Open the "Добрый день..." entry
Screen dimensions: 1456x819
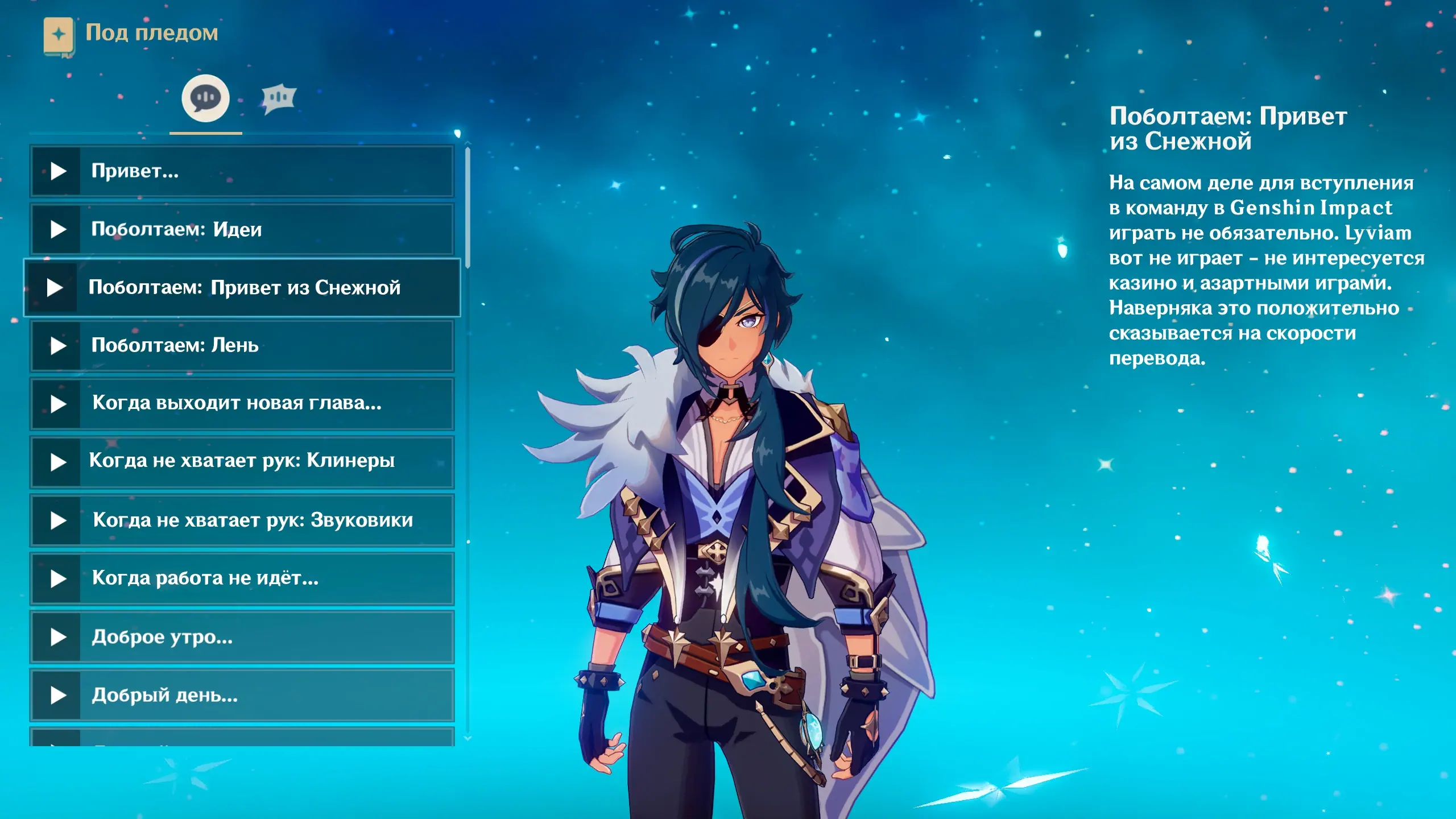242,694
